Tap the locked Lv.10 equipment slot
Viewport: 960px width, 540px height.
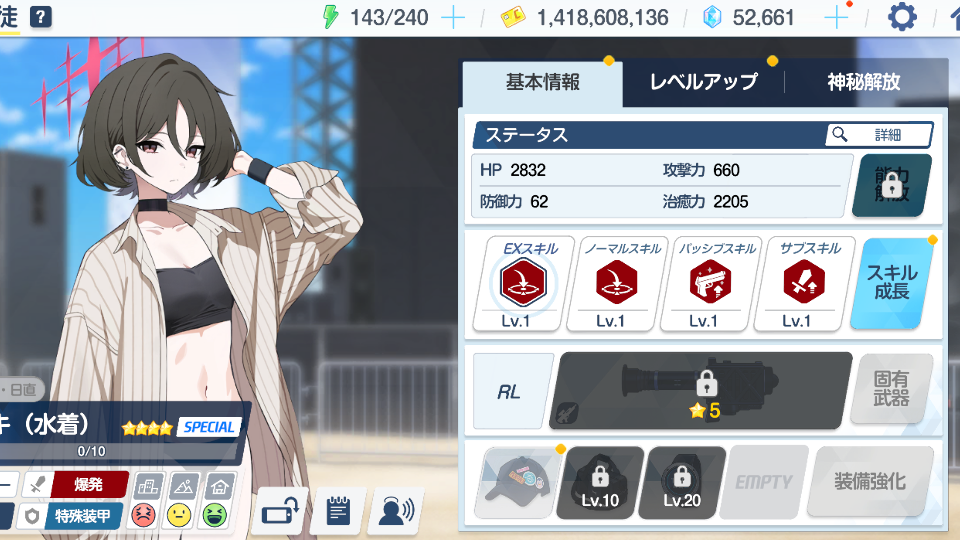tap(600, 482)
